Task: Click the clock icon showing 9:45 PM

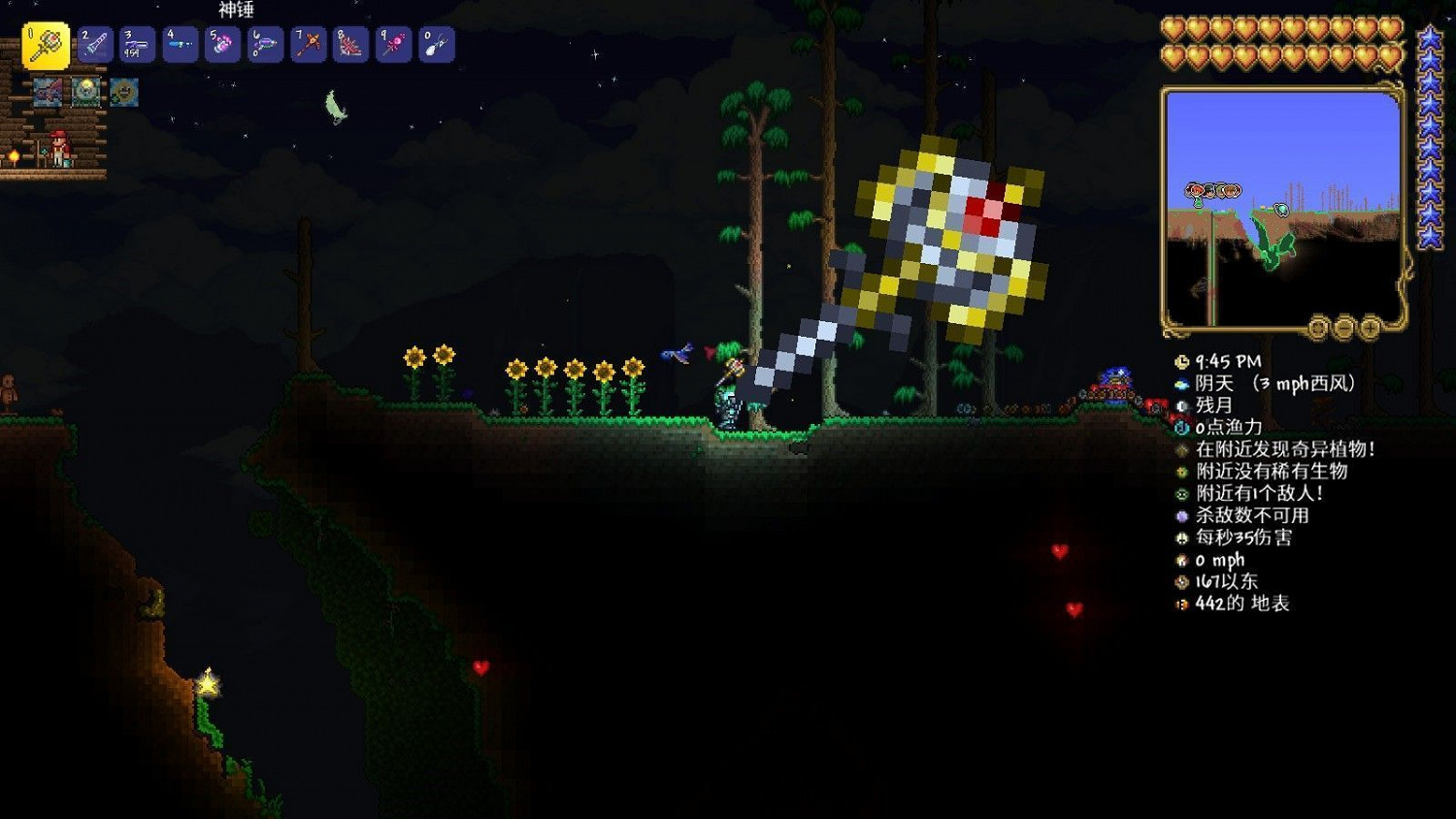Action: (x=1180, y=360)
